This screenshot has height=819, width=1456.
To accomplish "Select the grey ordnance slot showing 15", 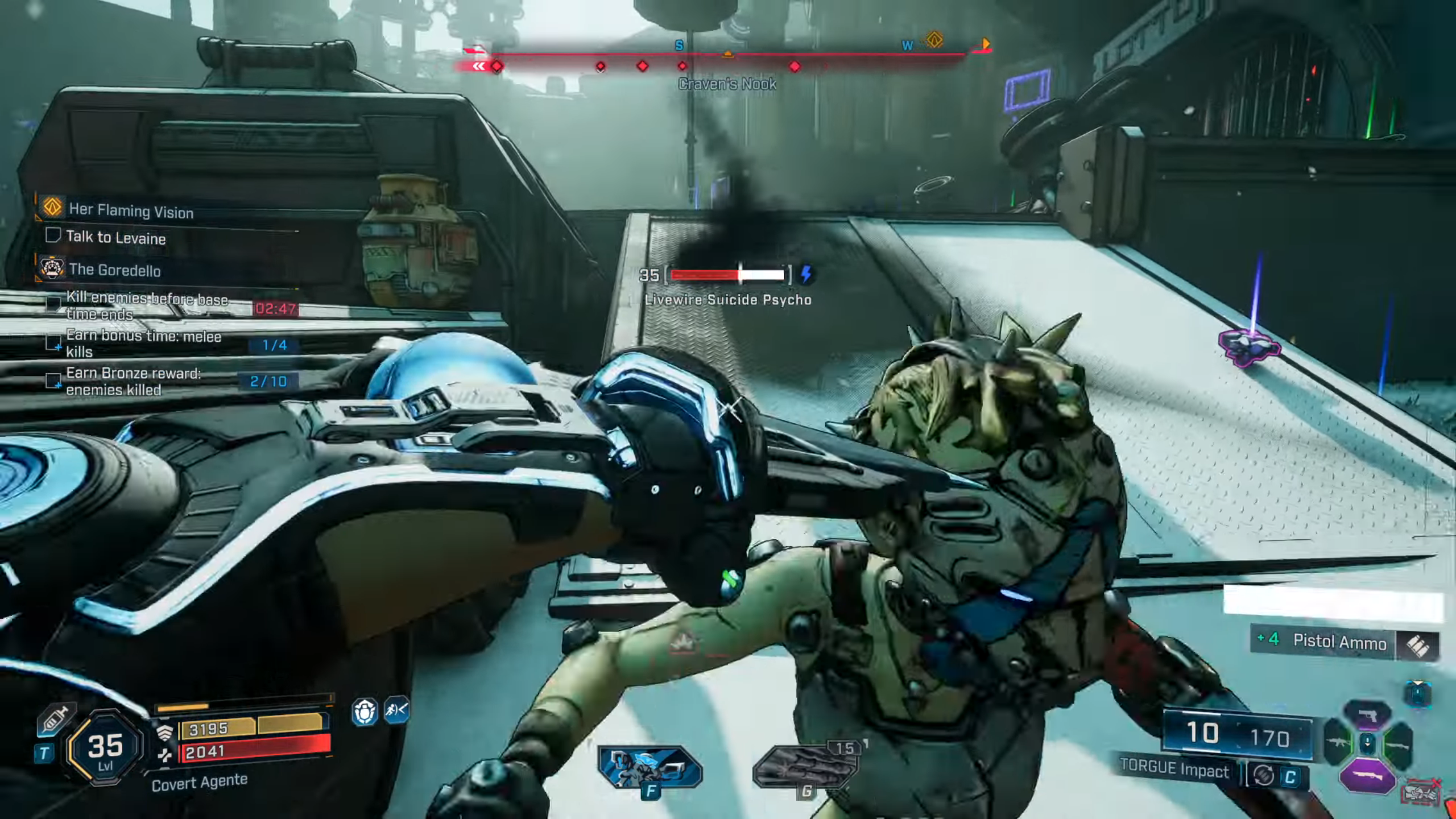I will (805, 768).
